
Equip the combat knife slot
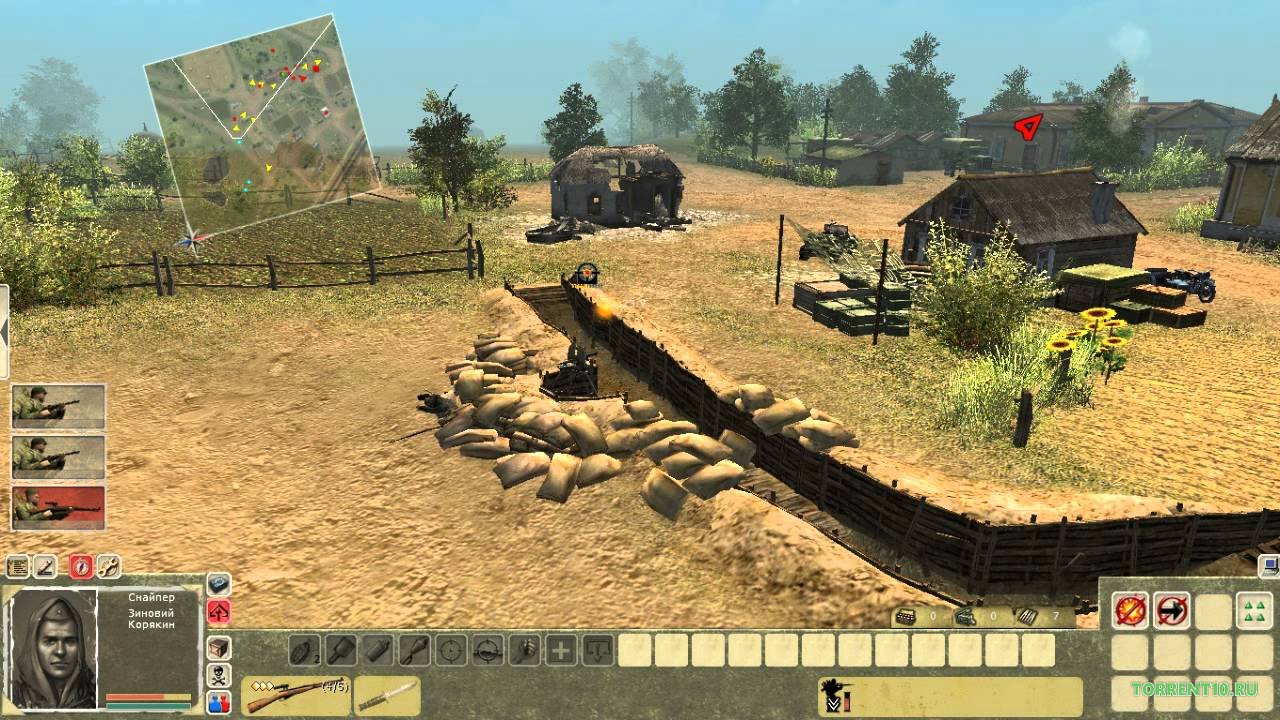click(x=386, y=695)
